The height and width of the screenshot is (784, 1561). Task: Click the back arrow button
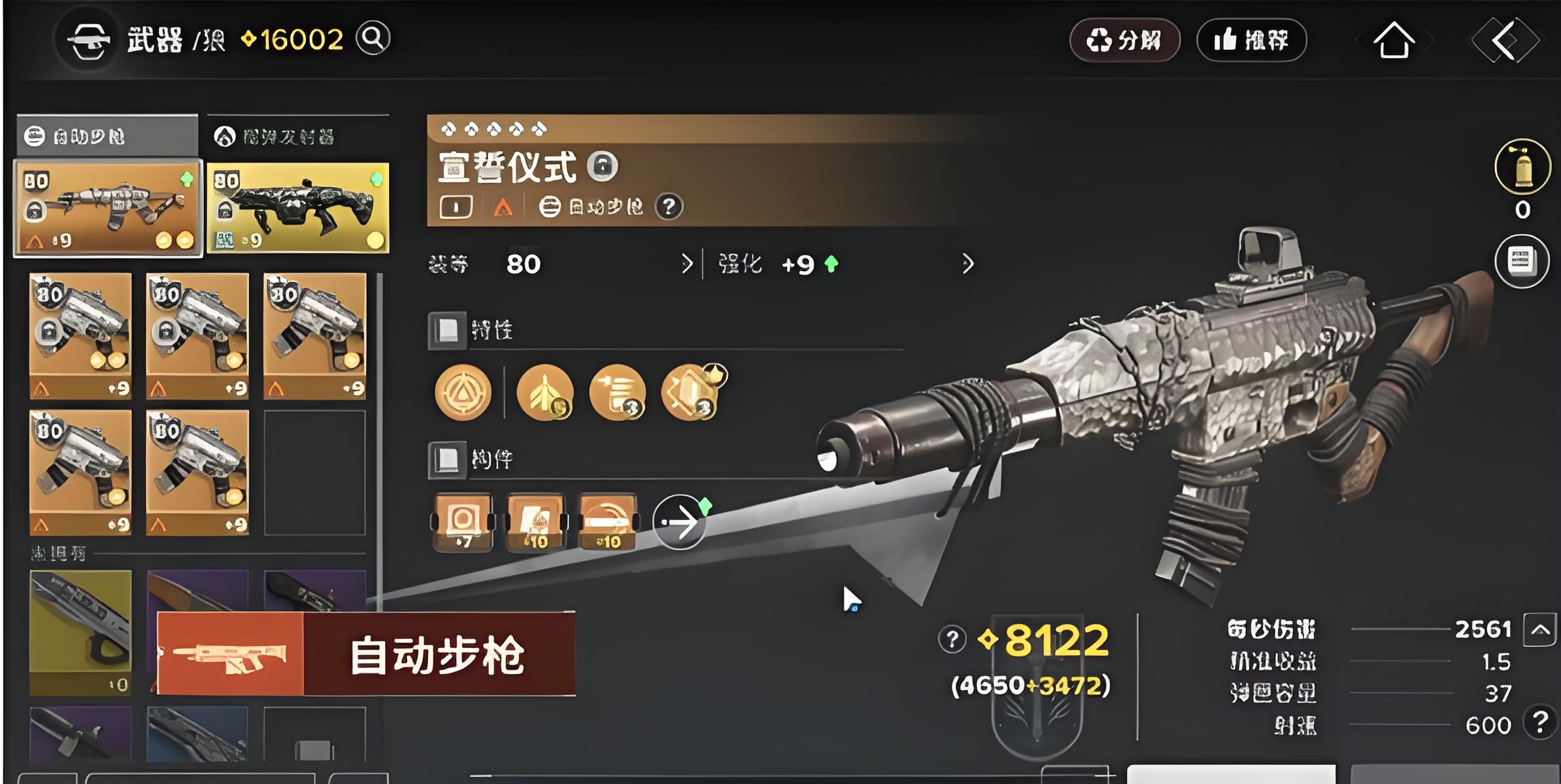1504,41
